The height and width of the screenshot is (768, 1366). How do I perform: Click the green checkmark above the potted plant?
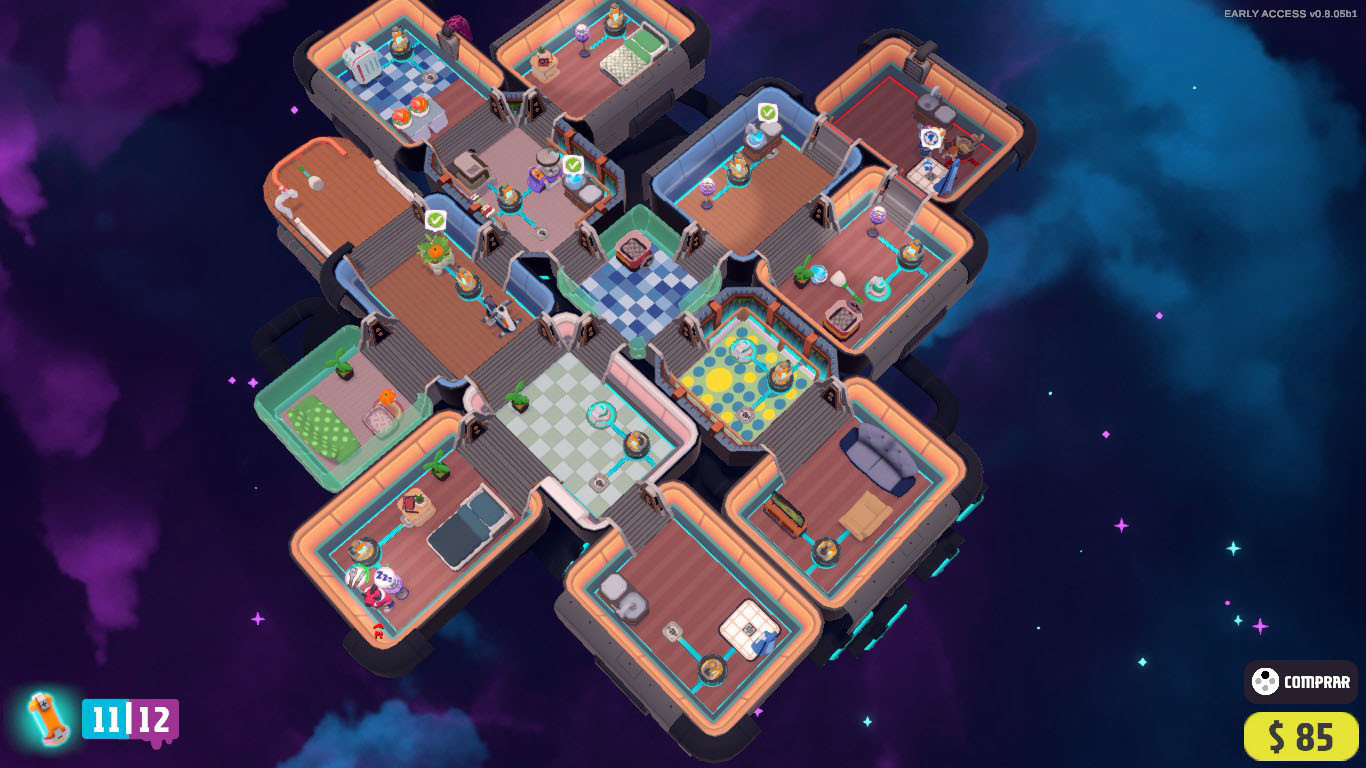436,218
